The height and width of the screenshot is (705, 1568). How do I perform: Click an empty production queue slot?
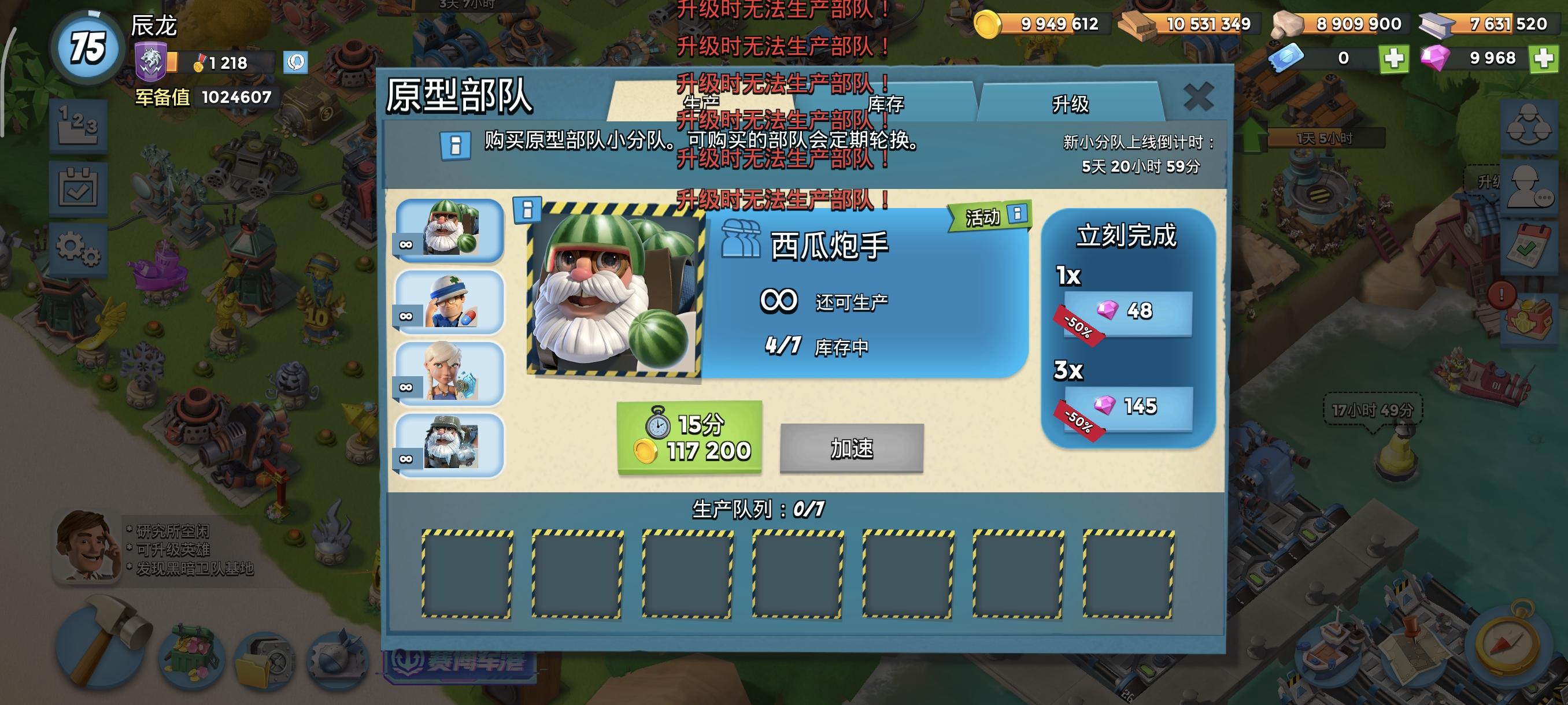[468, 576]
